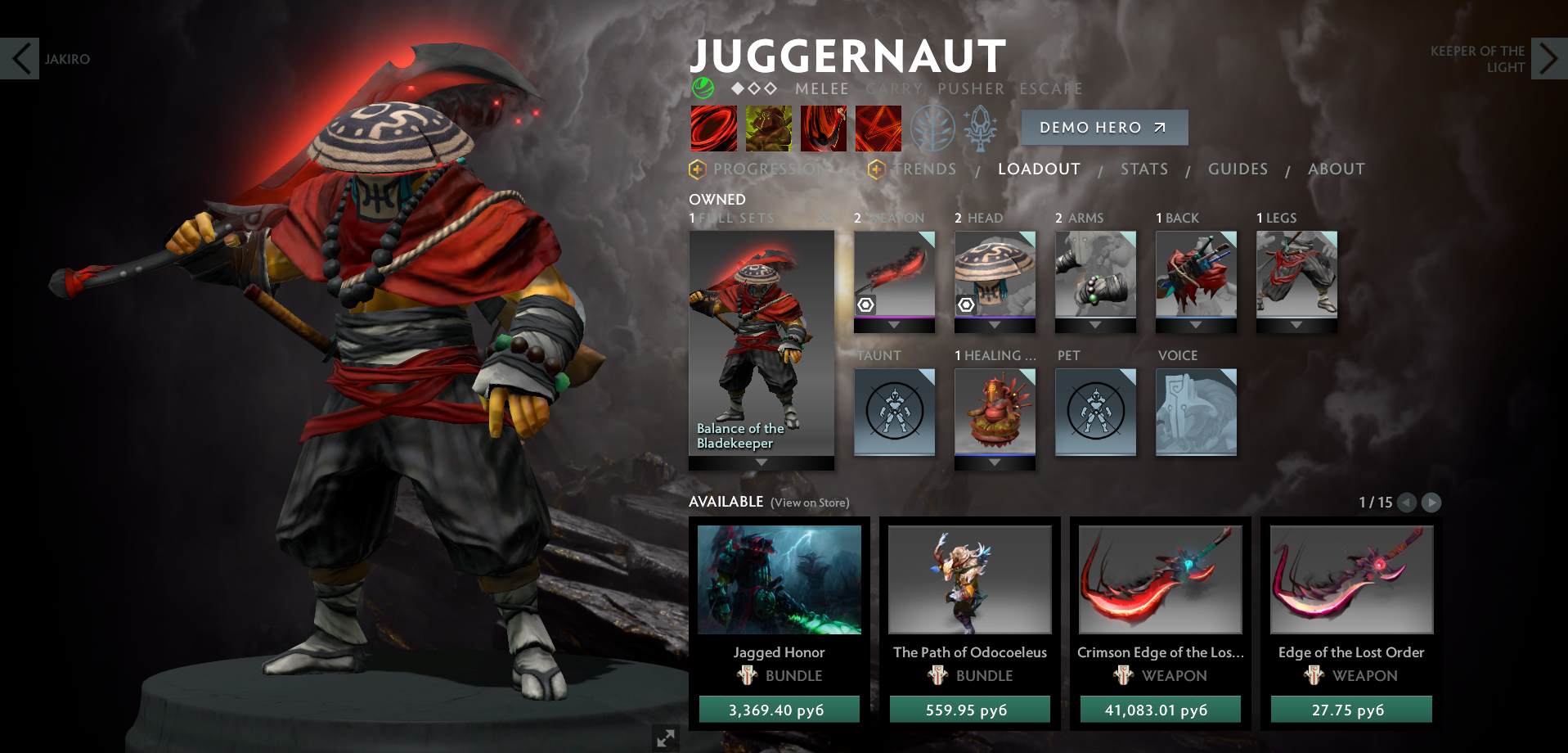Select the Omnislash ability icon

[x=878, y=128]
